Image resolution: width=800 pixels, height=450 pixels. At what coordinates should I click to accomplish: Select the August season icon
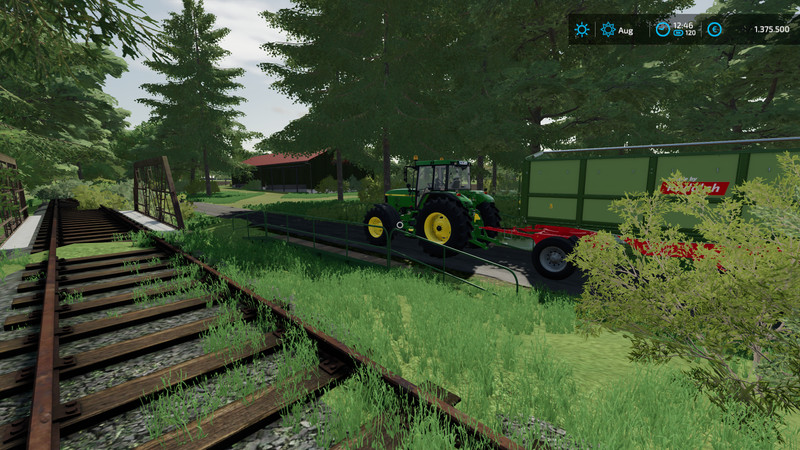point(608,29)
